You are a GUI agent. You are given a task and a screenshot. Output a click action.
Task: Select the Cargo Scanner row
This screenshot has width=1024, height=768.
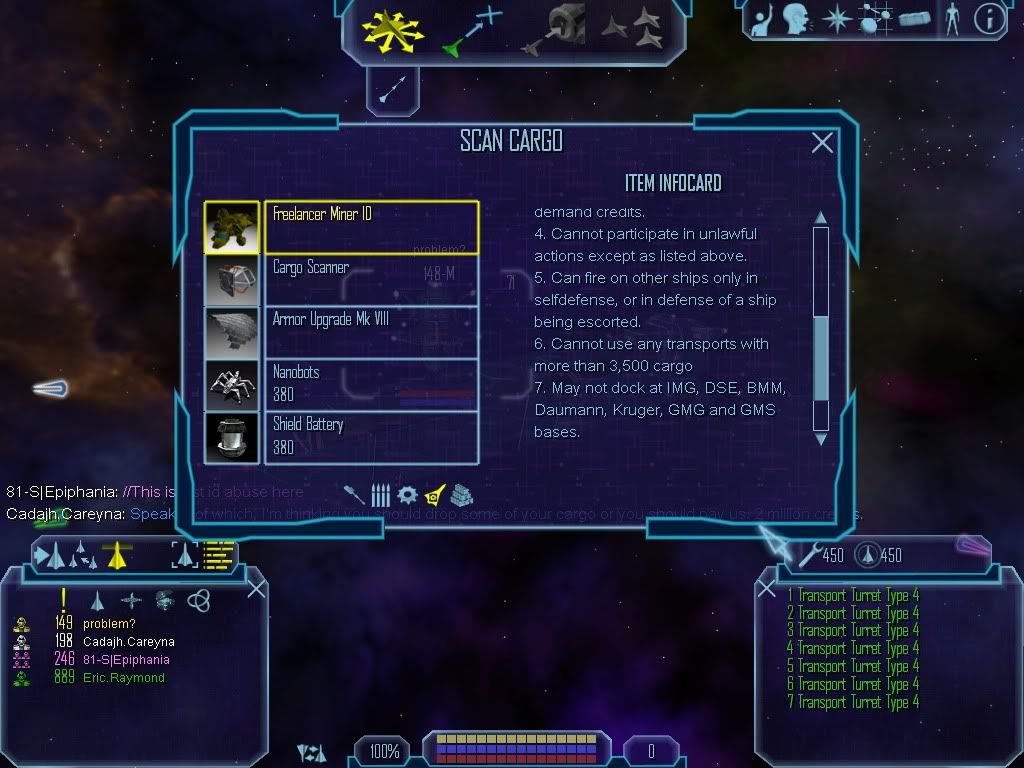[370, 280]
